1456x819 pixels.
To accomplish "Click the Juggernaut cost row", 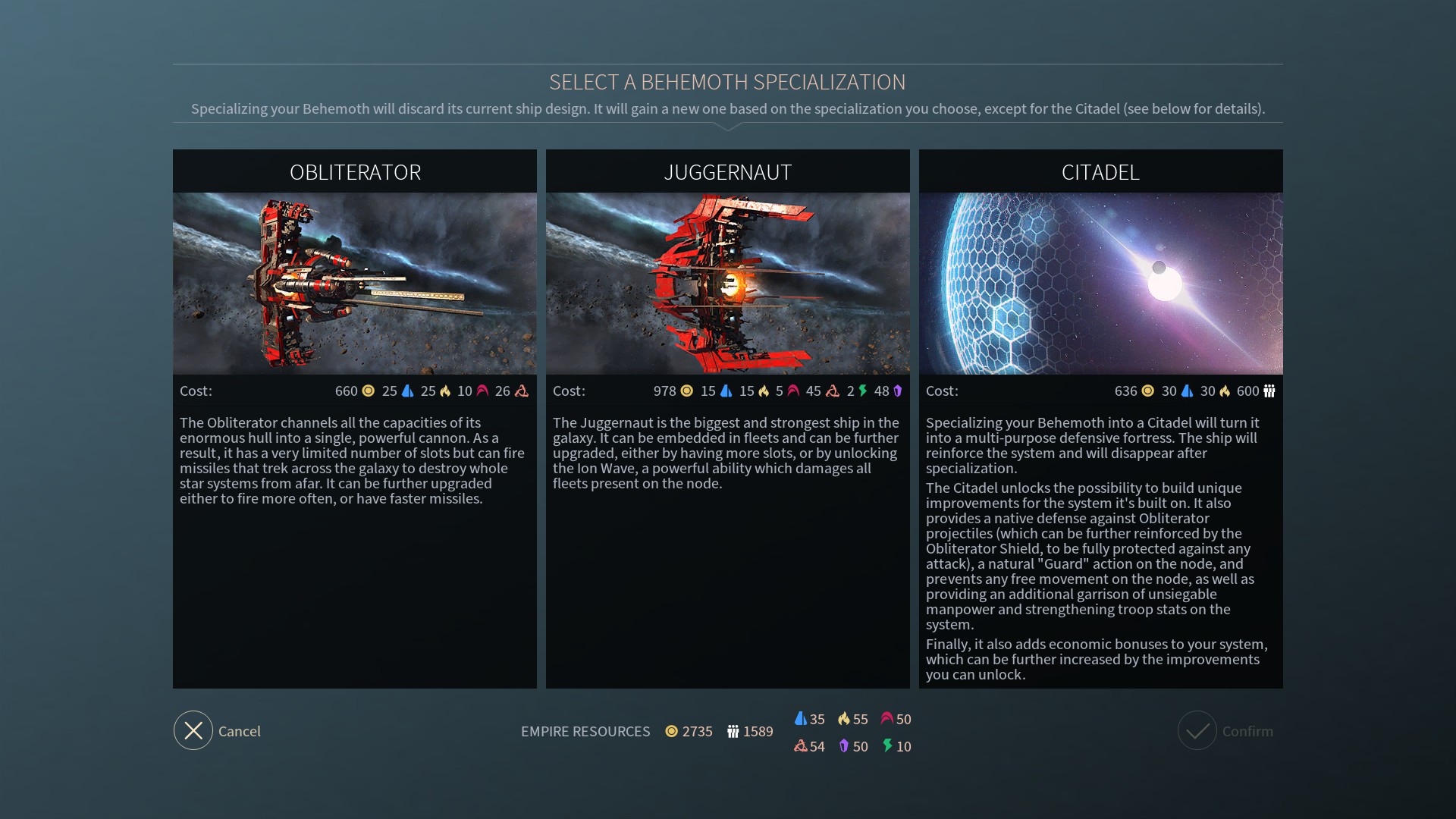I will [x=727, y=391].
